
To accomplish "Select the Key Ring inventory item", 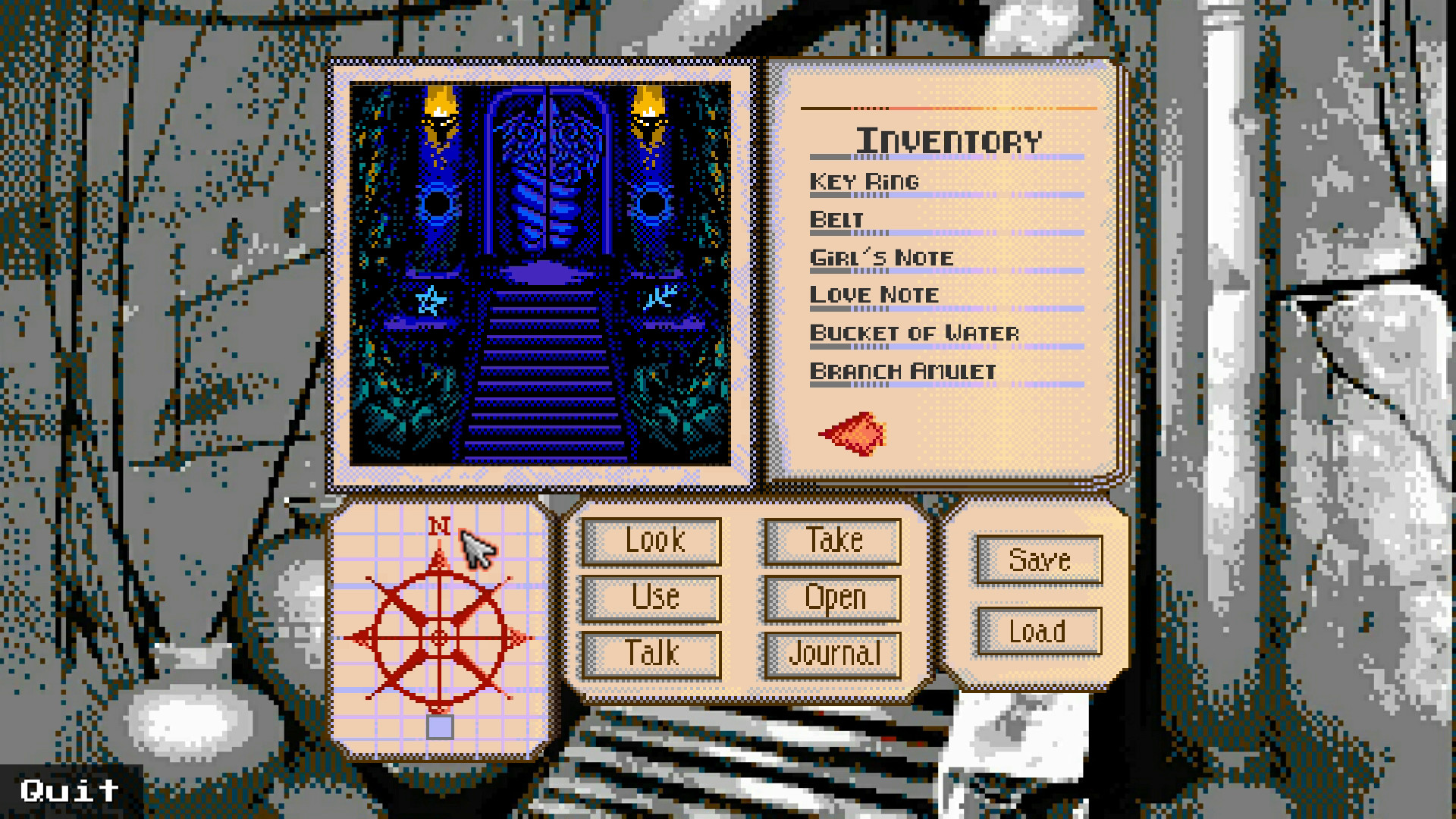I will coord(864,180).
